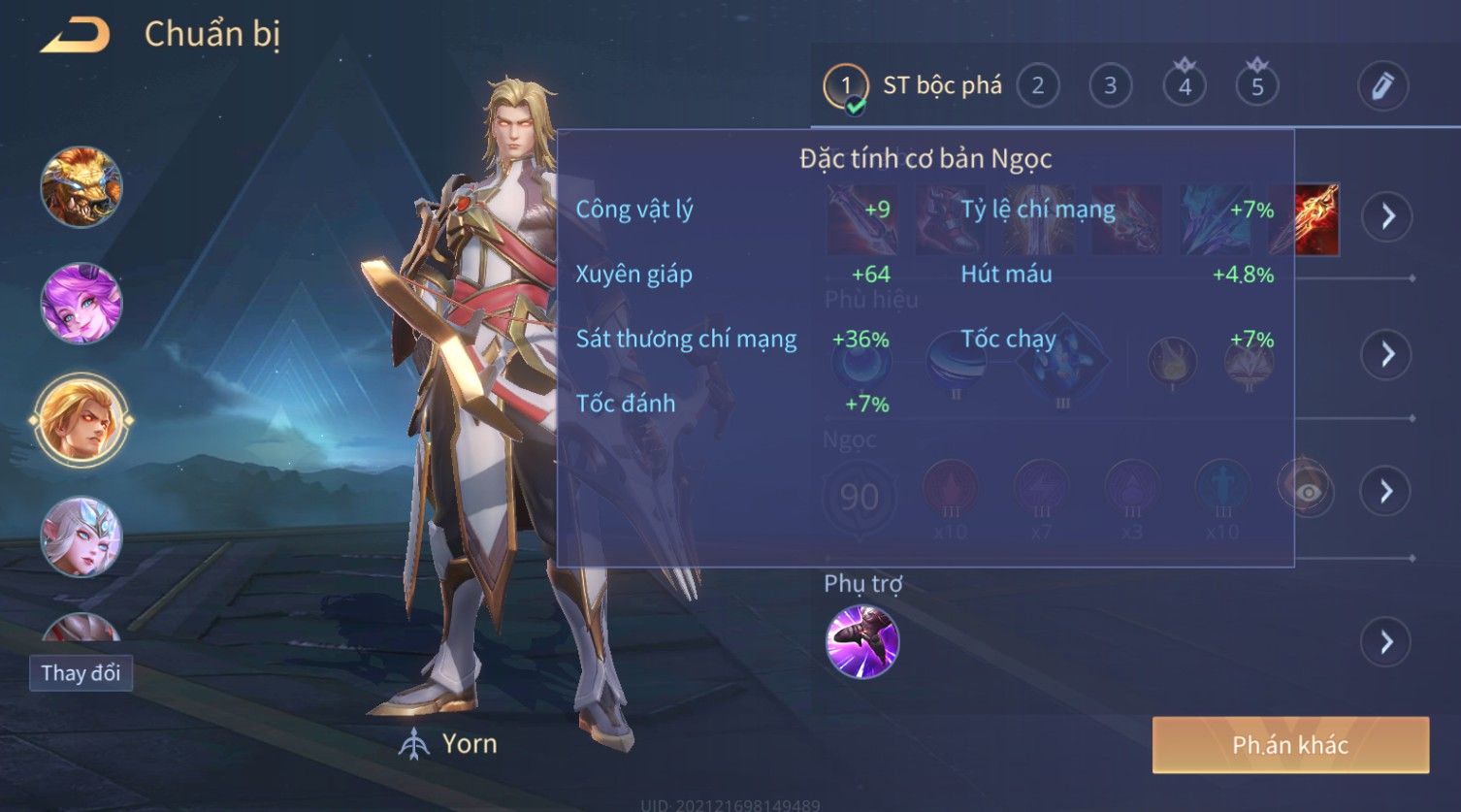The width and height of the screenshot is (1461, 812).
Task: Edit the preset name with pencil icon
Action: [x=1381, y=86]
